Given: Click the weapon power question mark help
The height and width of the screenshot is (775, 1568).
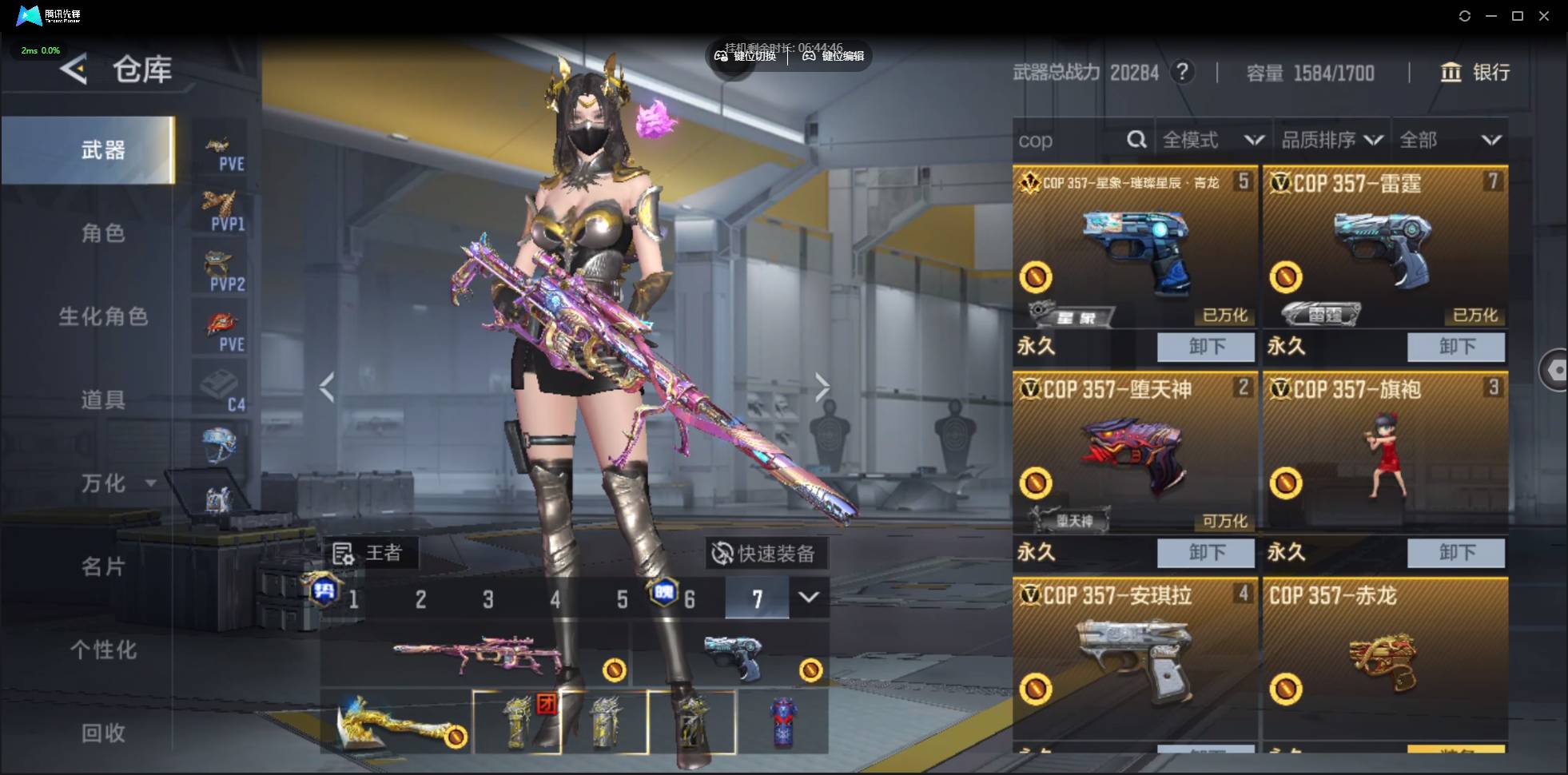Looking at the screenshot, I should (1182, 73).
